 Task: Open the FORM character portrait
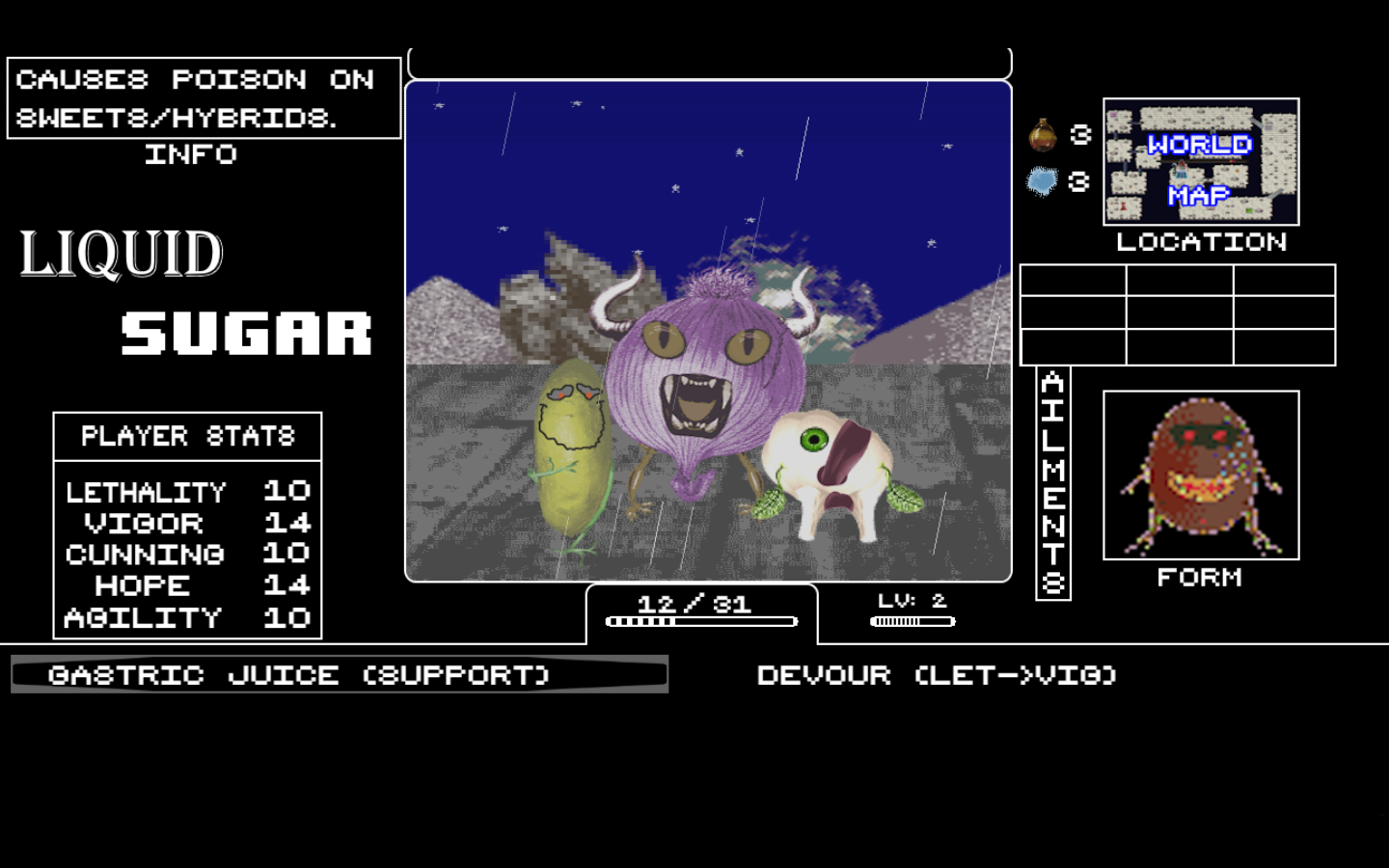[1201, 475]
